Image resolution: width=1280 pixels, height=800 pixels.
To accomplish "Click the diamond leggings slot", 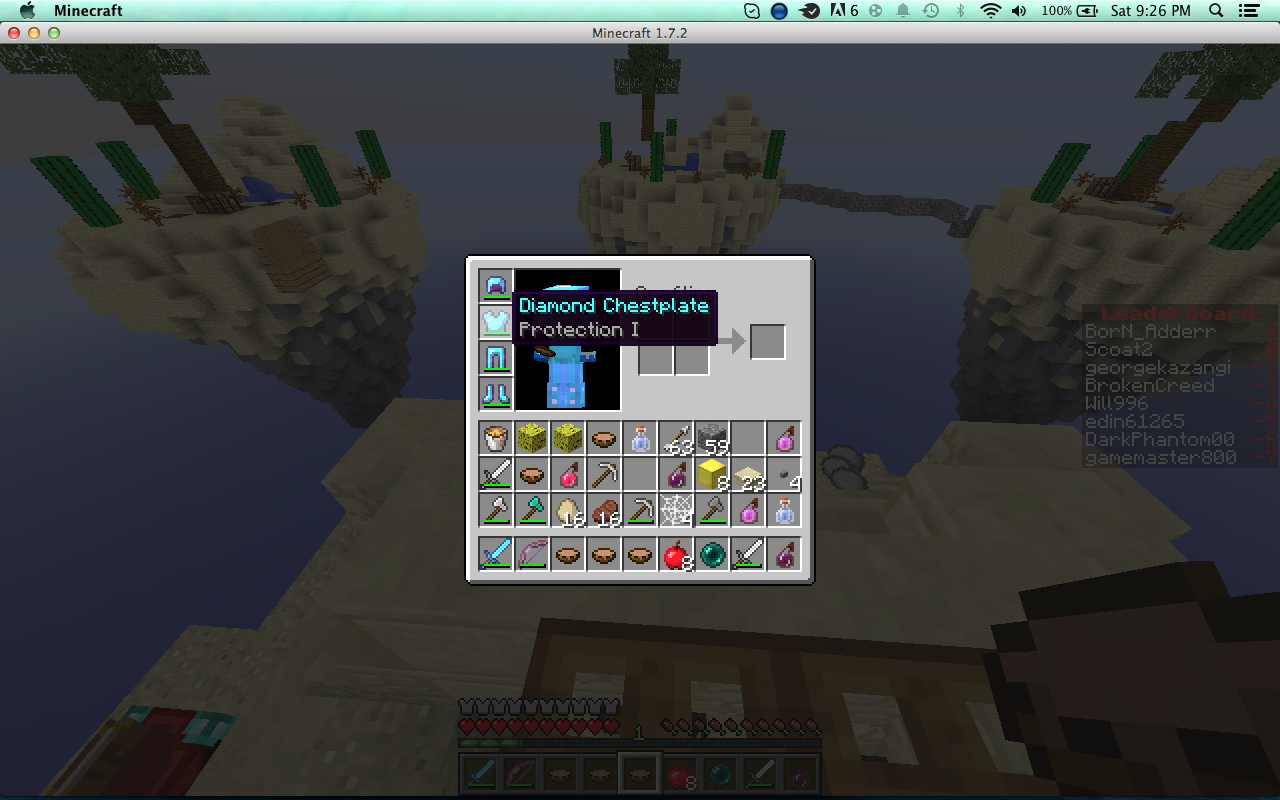I will click(x=496, y=358).
